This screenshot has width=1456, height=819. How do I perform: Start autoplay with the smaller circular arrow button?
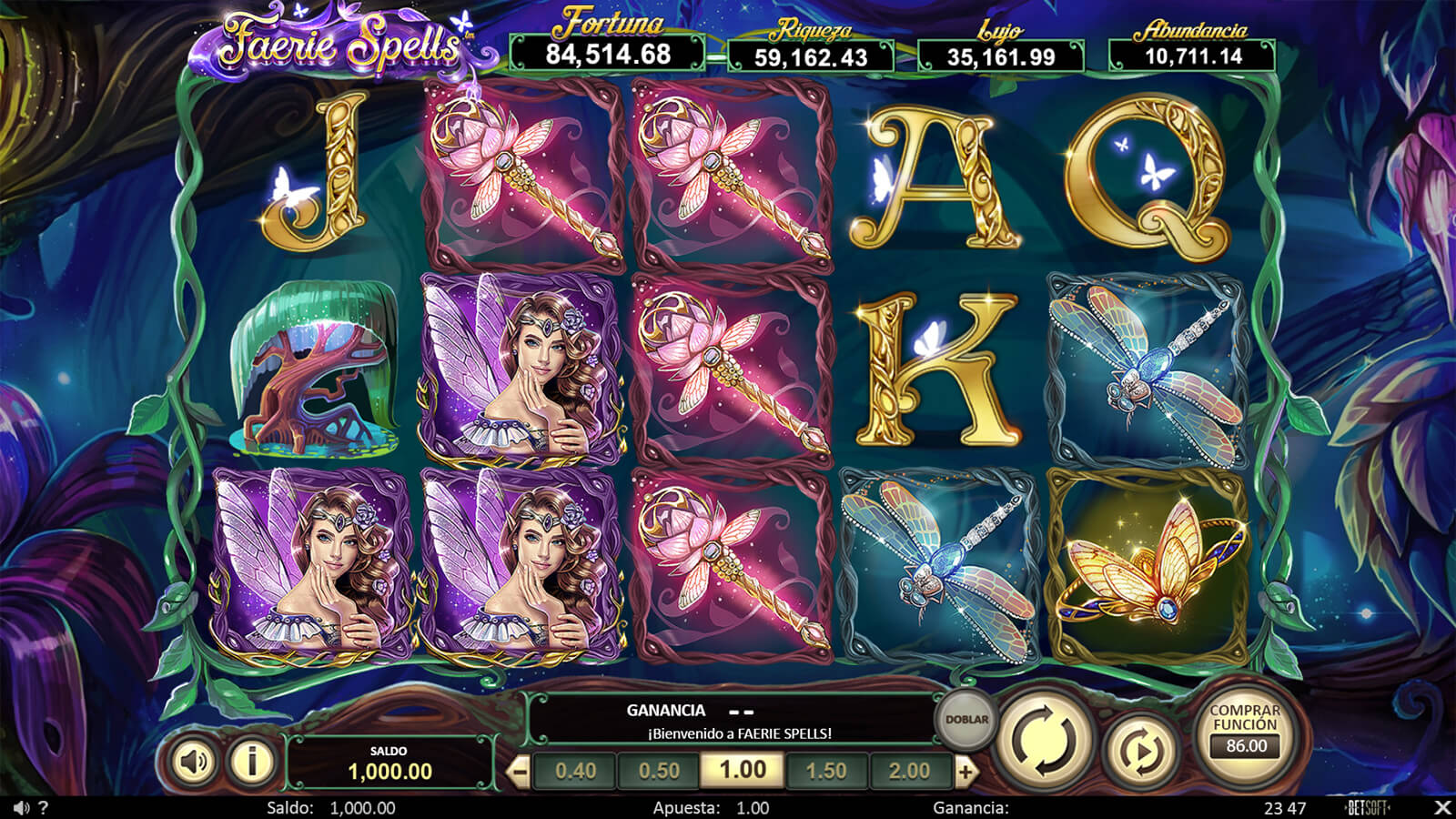[1140, 751]
